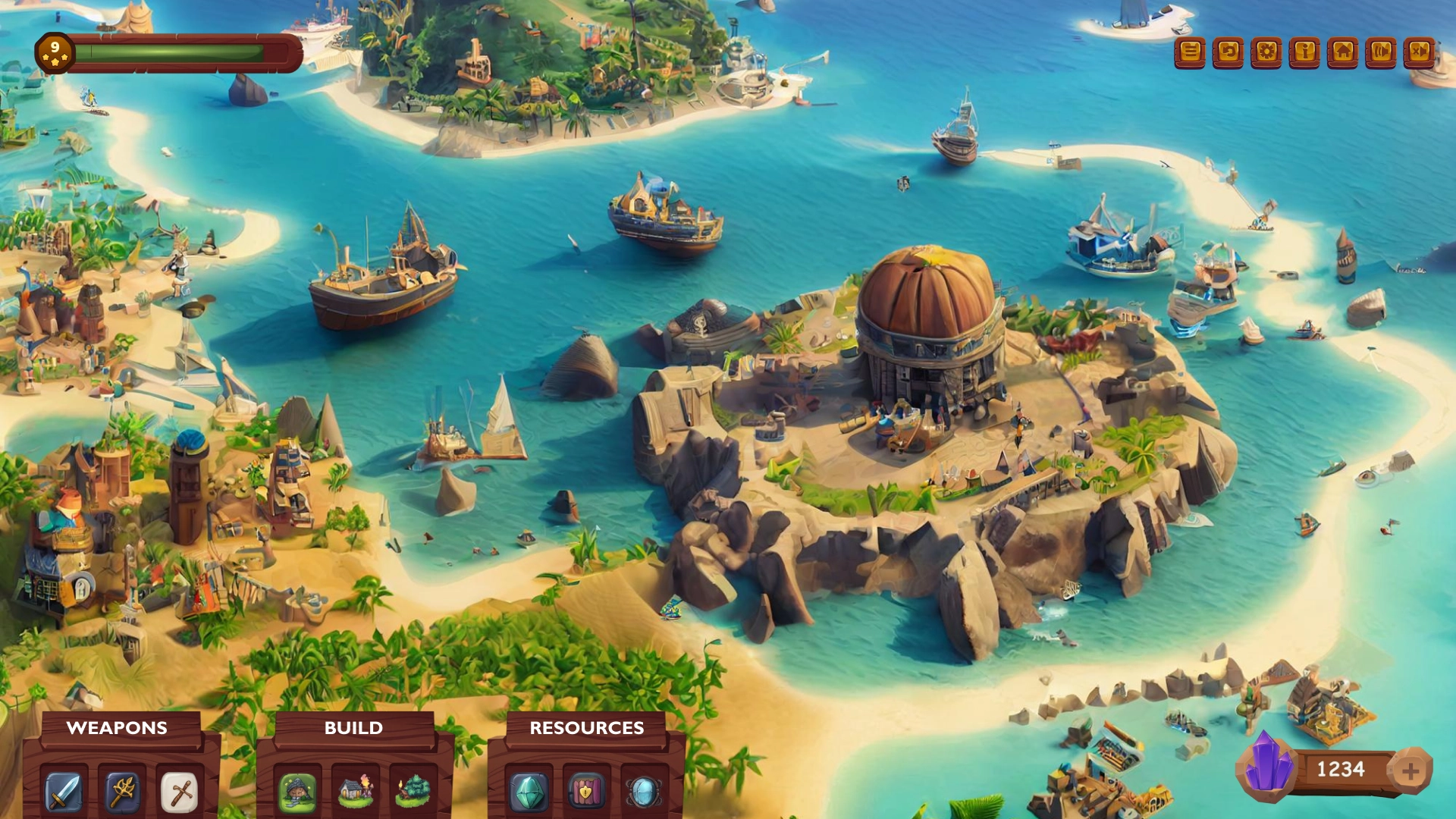1456x819 pixels.
Task: Open the Weapons panel header
Action: pos(118,728)
